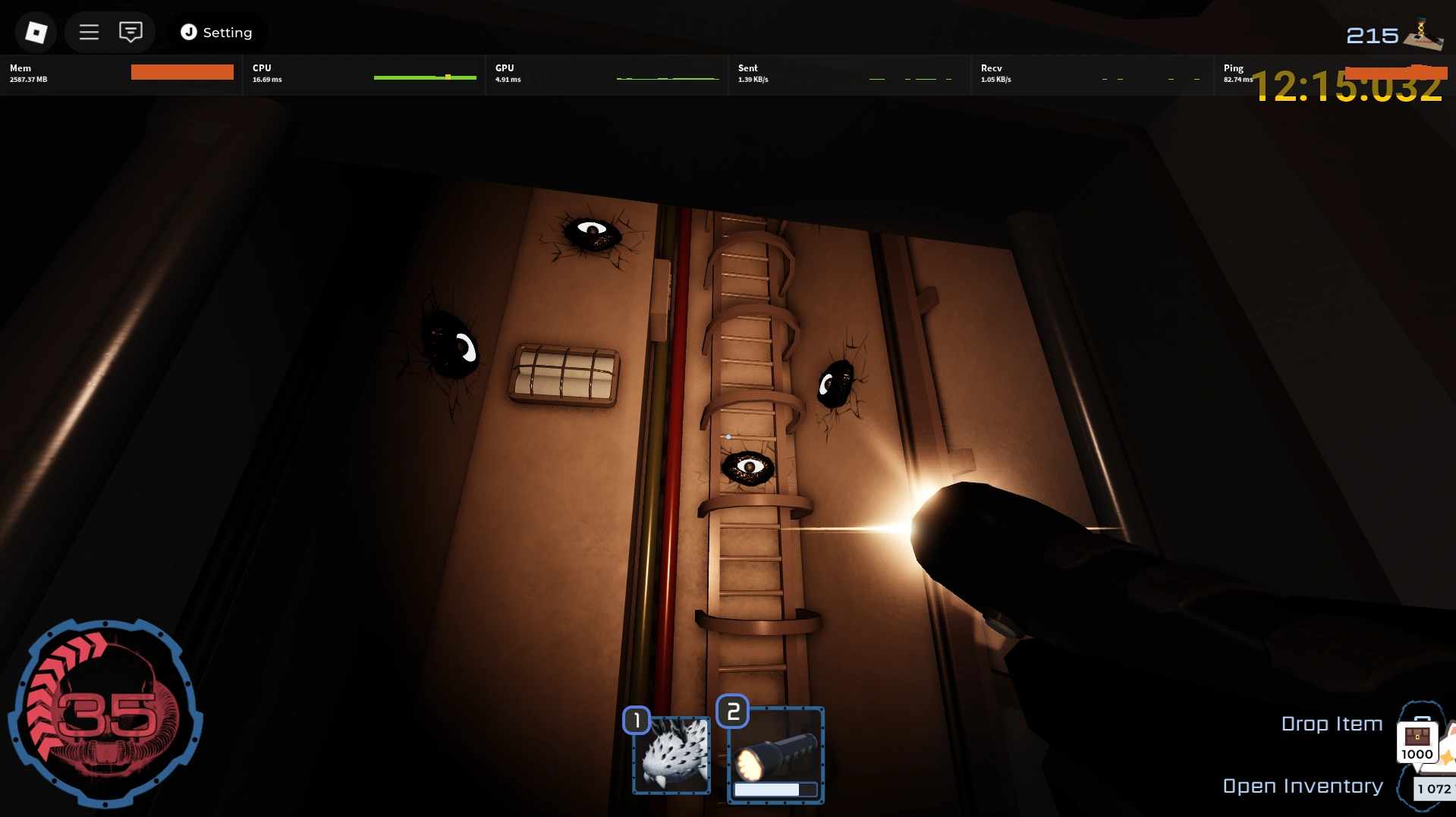Click the level 35 badge emblem
Screen dimensions: 1456x817
click(x=106, y=712)
